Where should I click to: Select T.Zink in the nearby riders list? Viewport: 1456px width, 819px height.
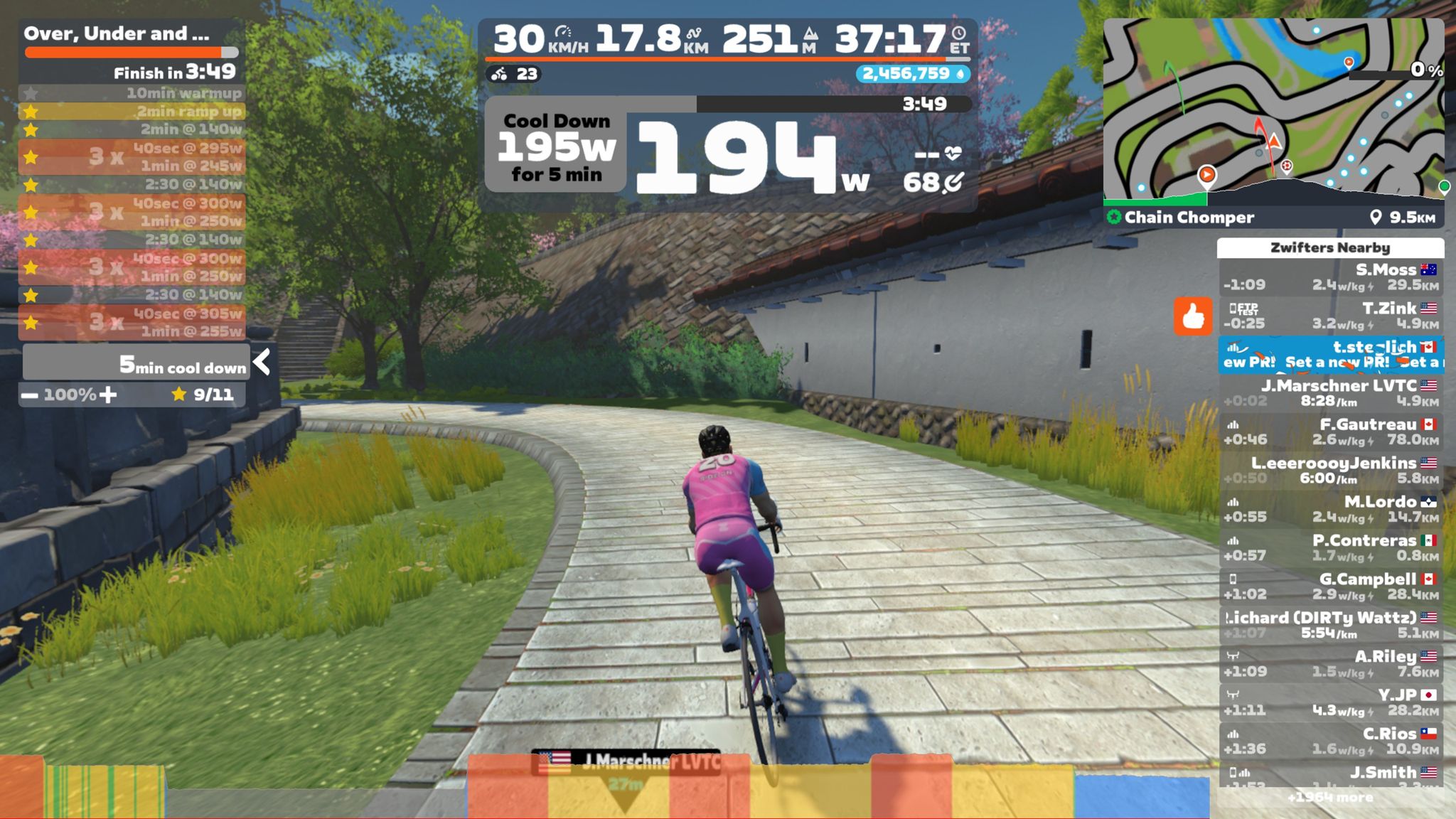[x=1330, y=316]
